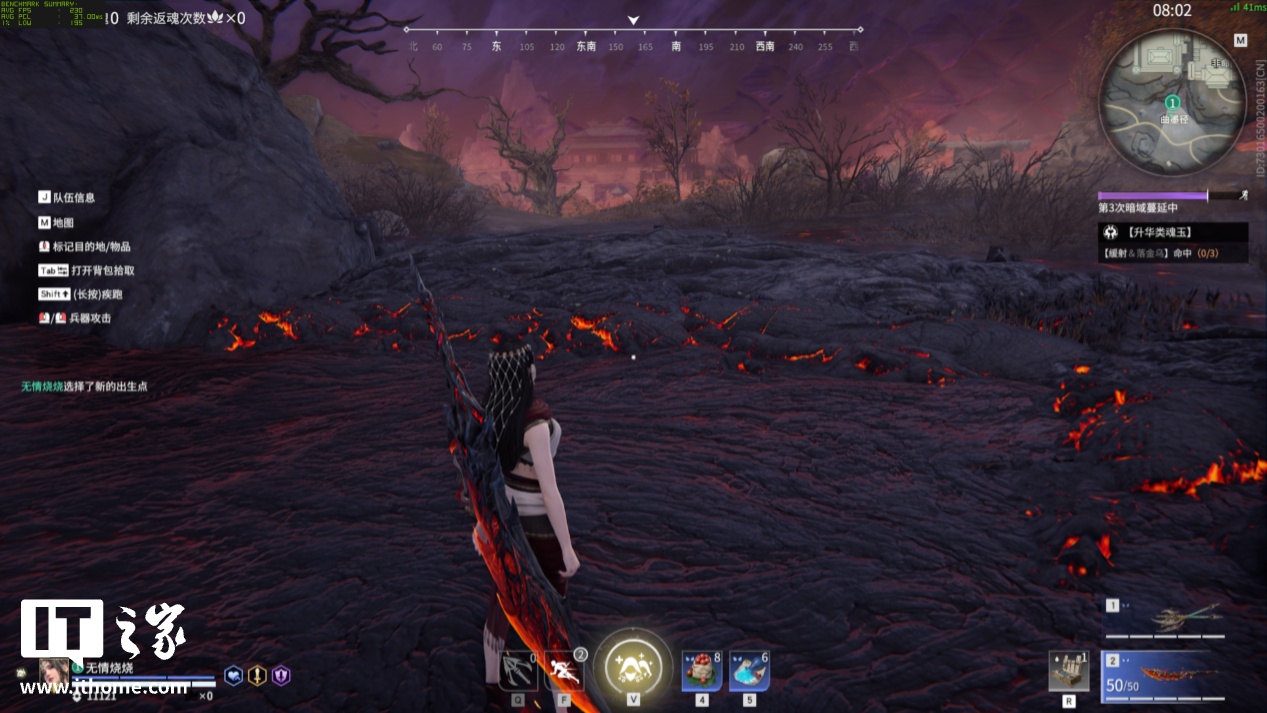Image resolution: width=1267 pixels, height=713 pixels.
Task: Click the blue heart buff icon
Action: [x=233, y=676]
